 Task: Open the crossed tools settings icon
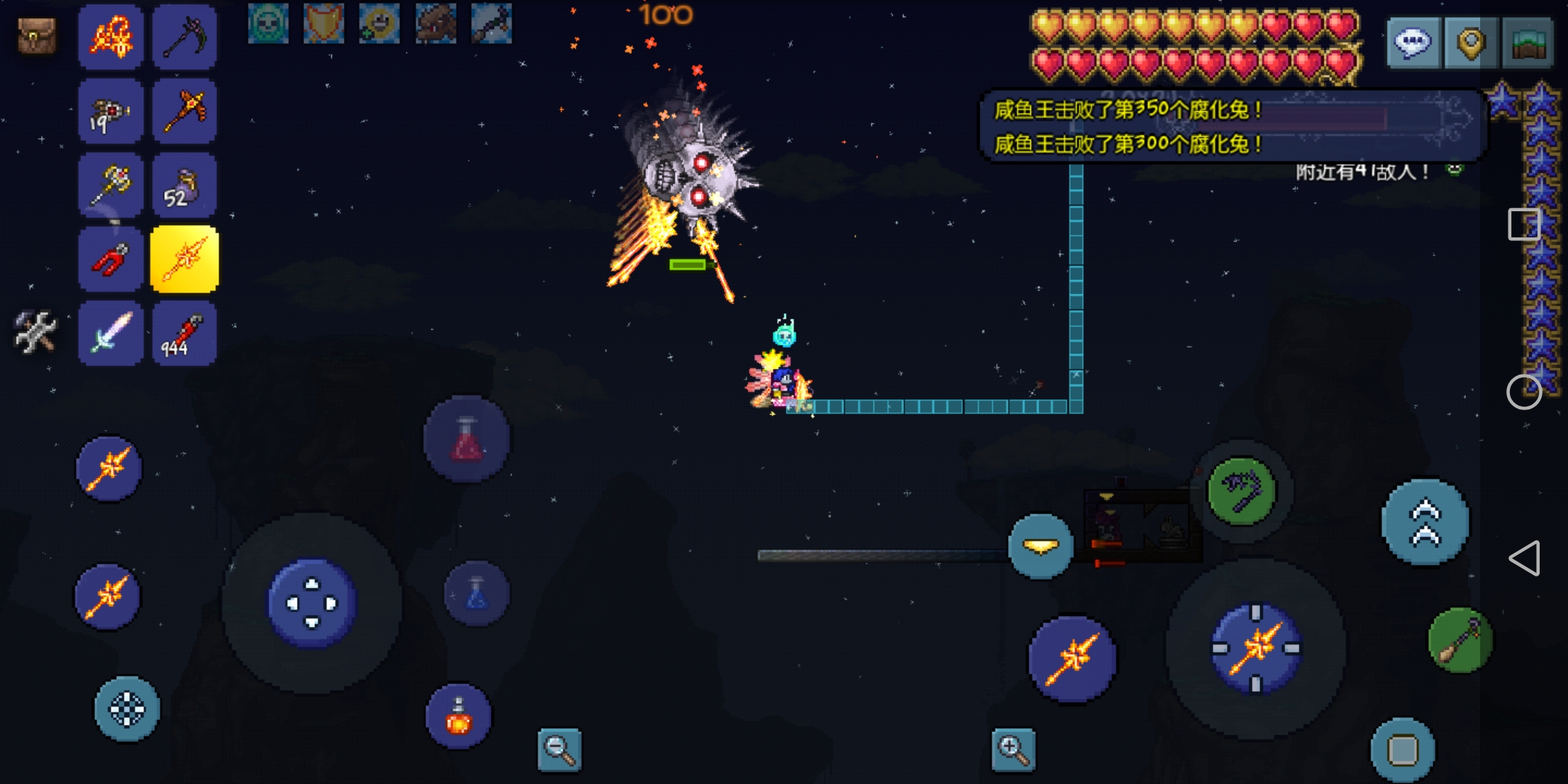[35, 332]
